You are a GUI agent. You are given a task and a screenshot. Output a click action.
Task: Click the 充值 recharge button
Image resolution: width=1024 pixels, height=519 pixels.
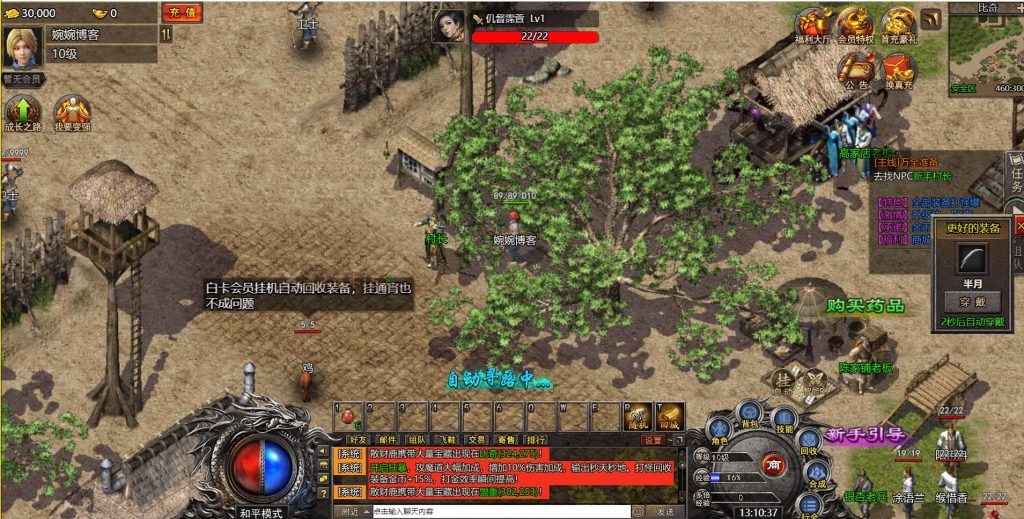click(181, 13)
